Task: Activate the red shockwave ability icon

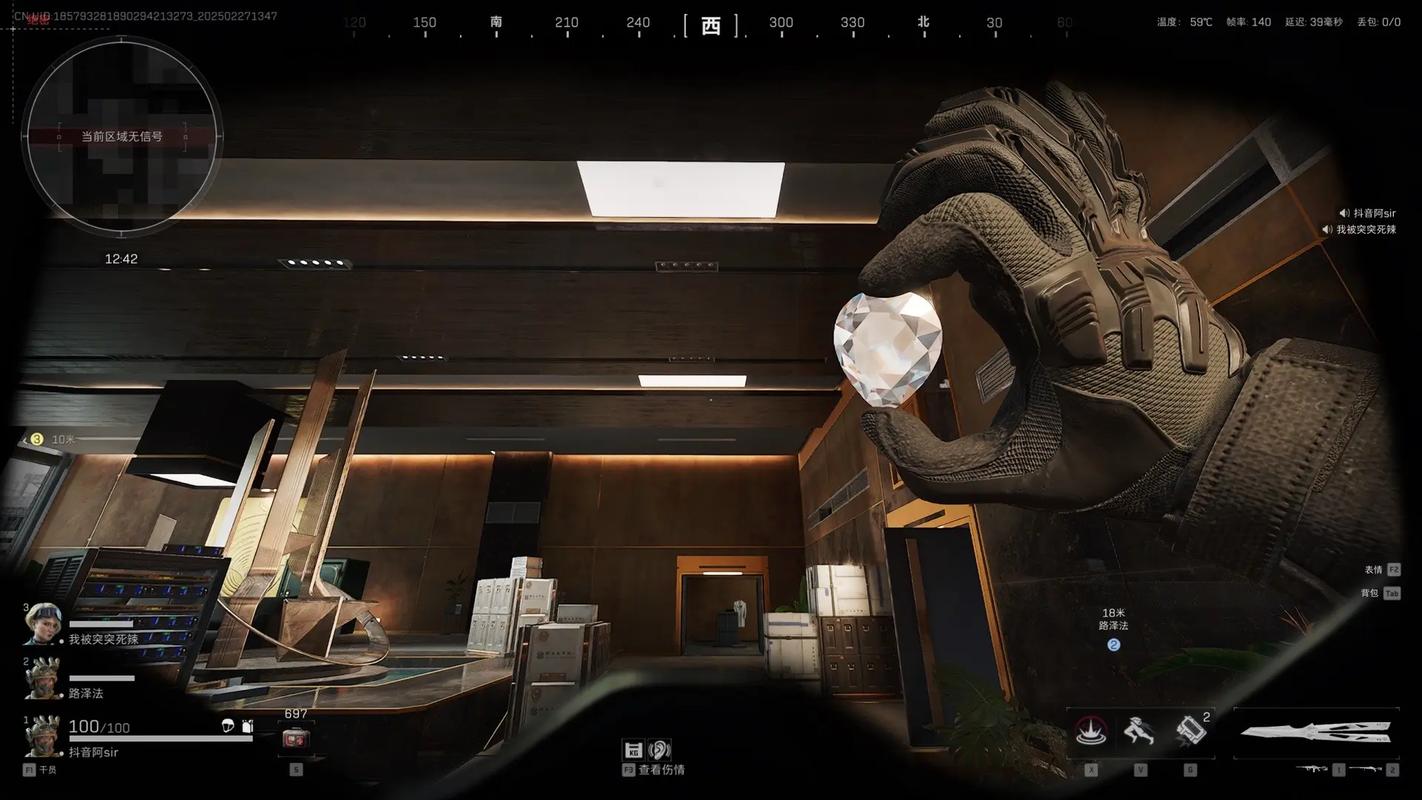Action: click(x=1090, y=732)
